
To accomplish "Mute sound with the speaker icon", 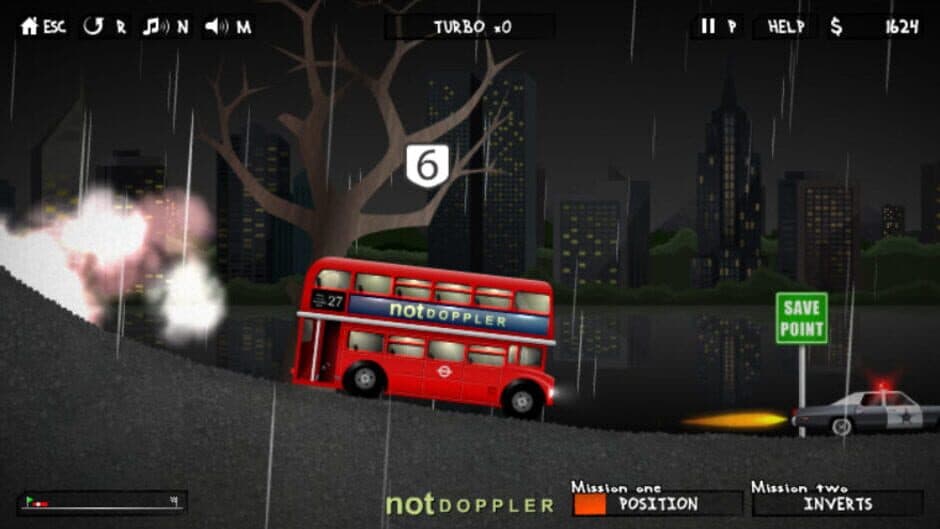I will 215,27.
